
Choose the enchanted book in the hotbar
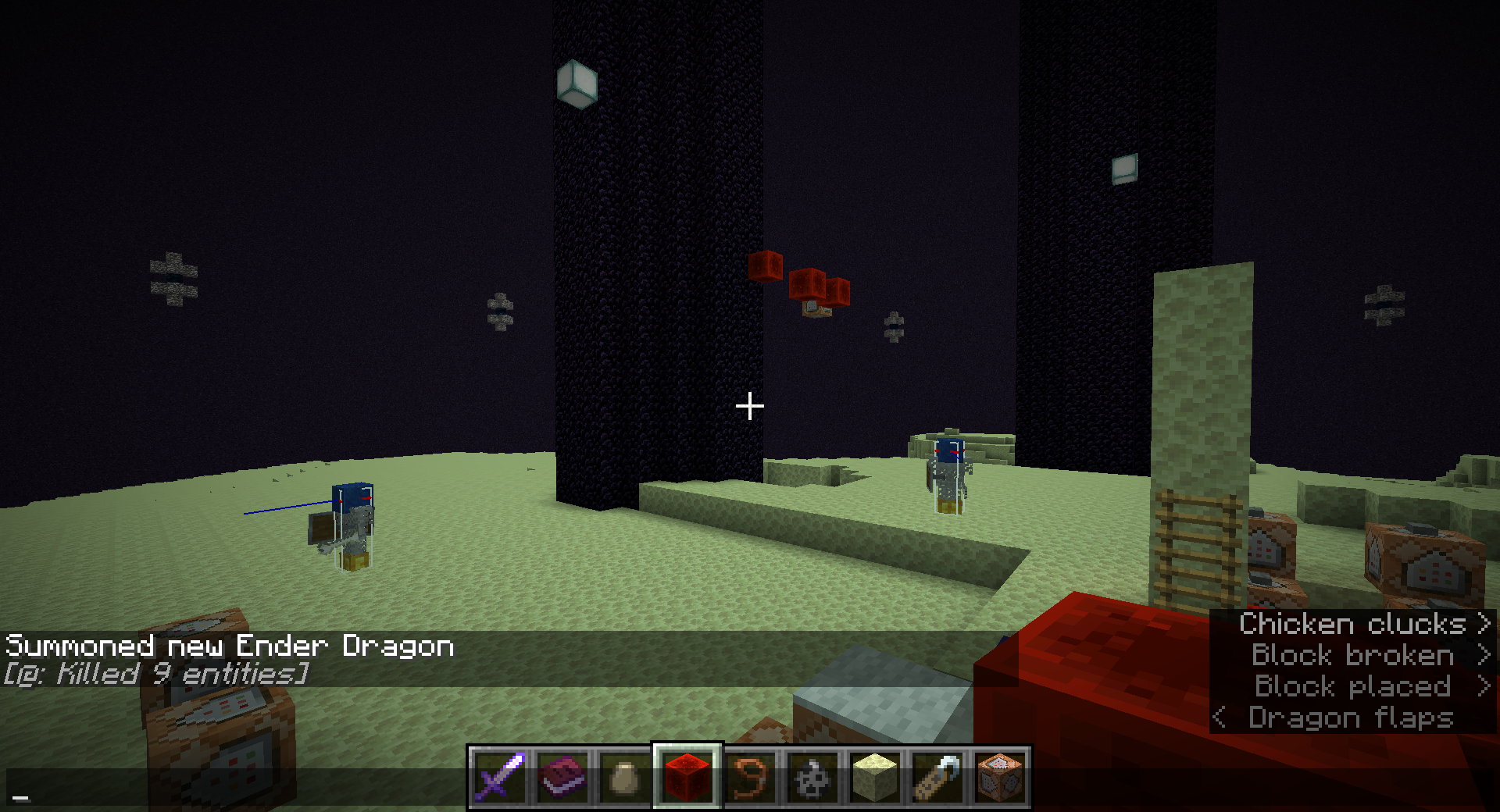[x=562, y=778]
